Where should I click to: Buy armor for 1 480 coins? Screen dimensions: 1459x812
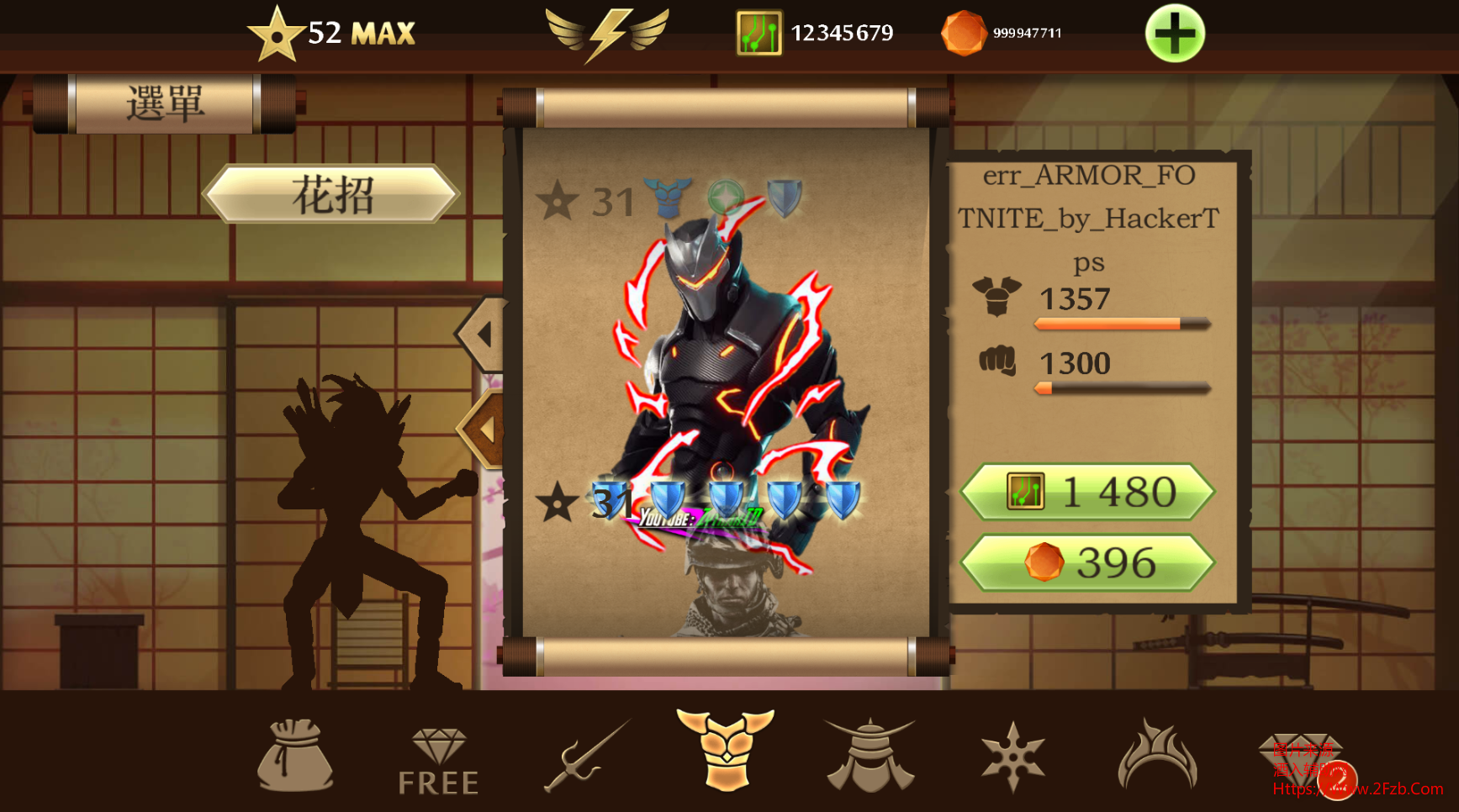1087,492
